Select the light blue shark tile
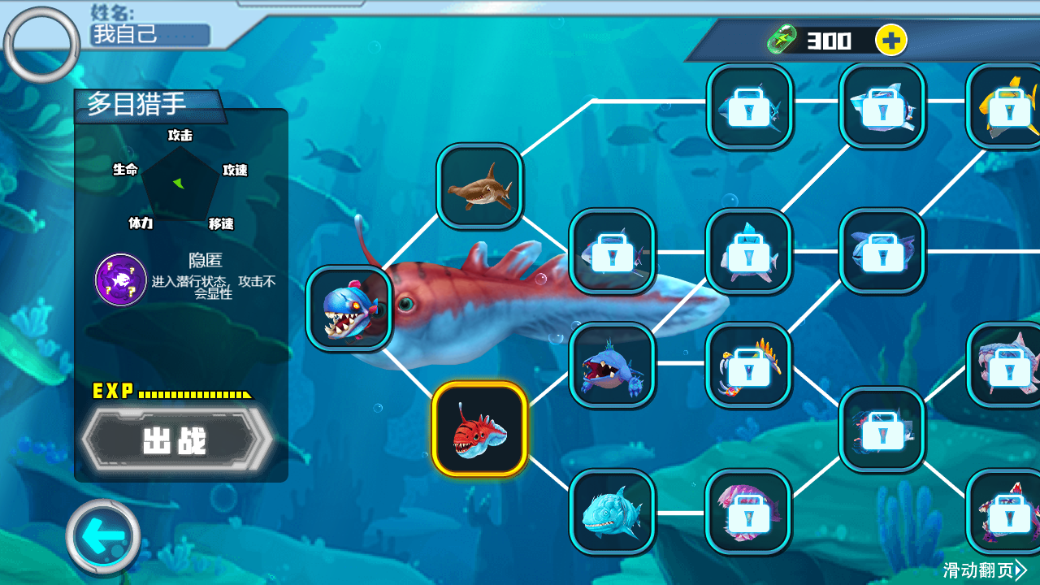This screenshot has height=585, width=1040. point(612,511)
